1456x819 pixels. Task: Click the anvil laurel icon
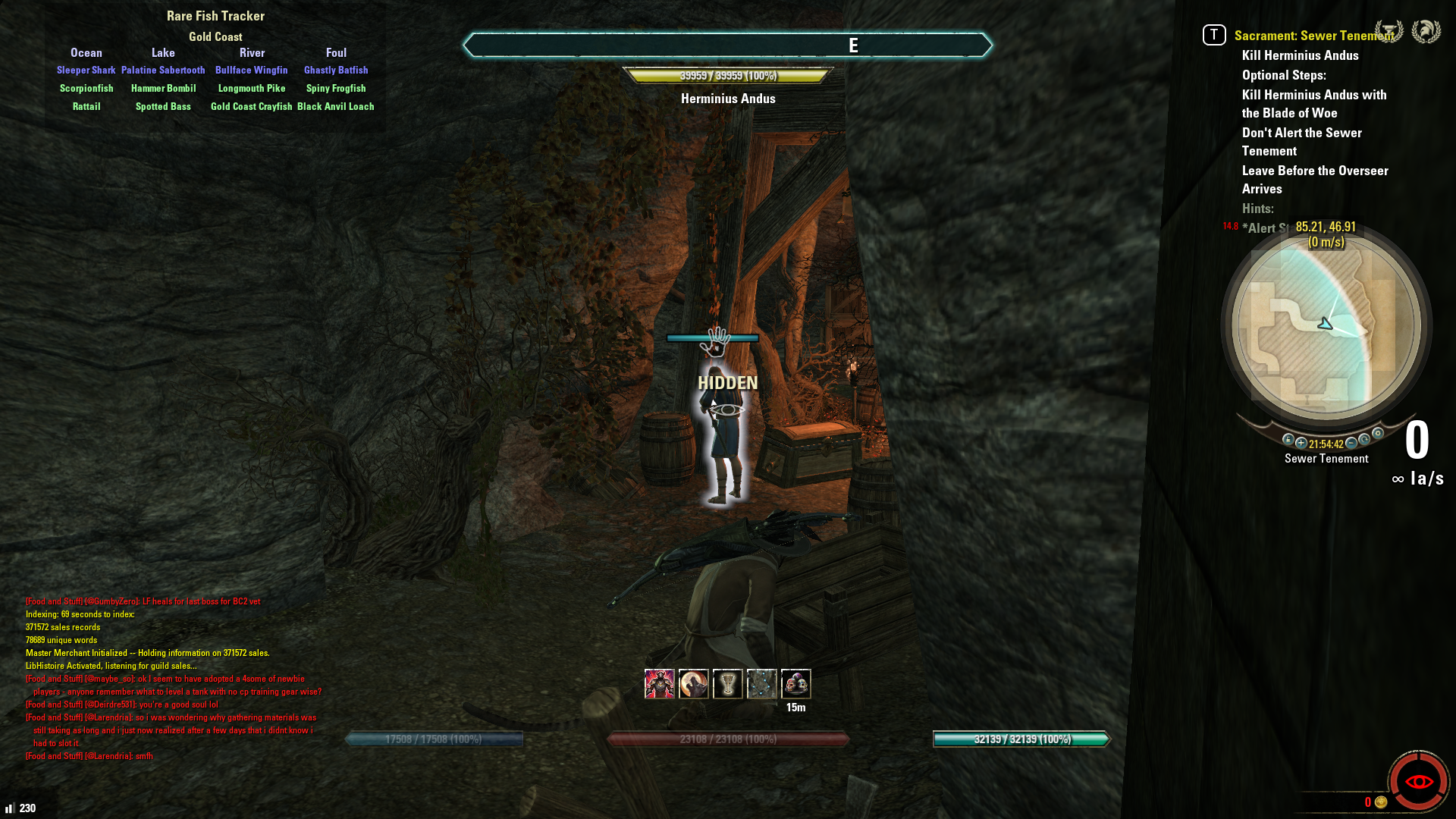(x=1389, y=31)
